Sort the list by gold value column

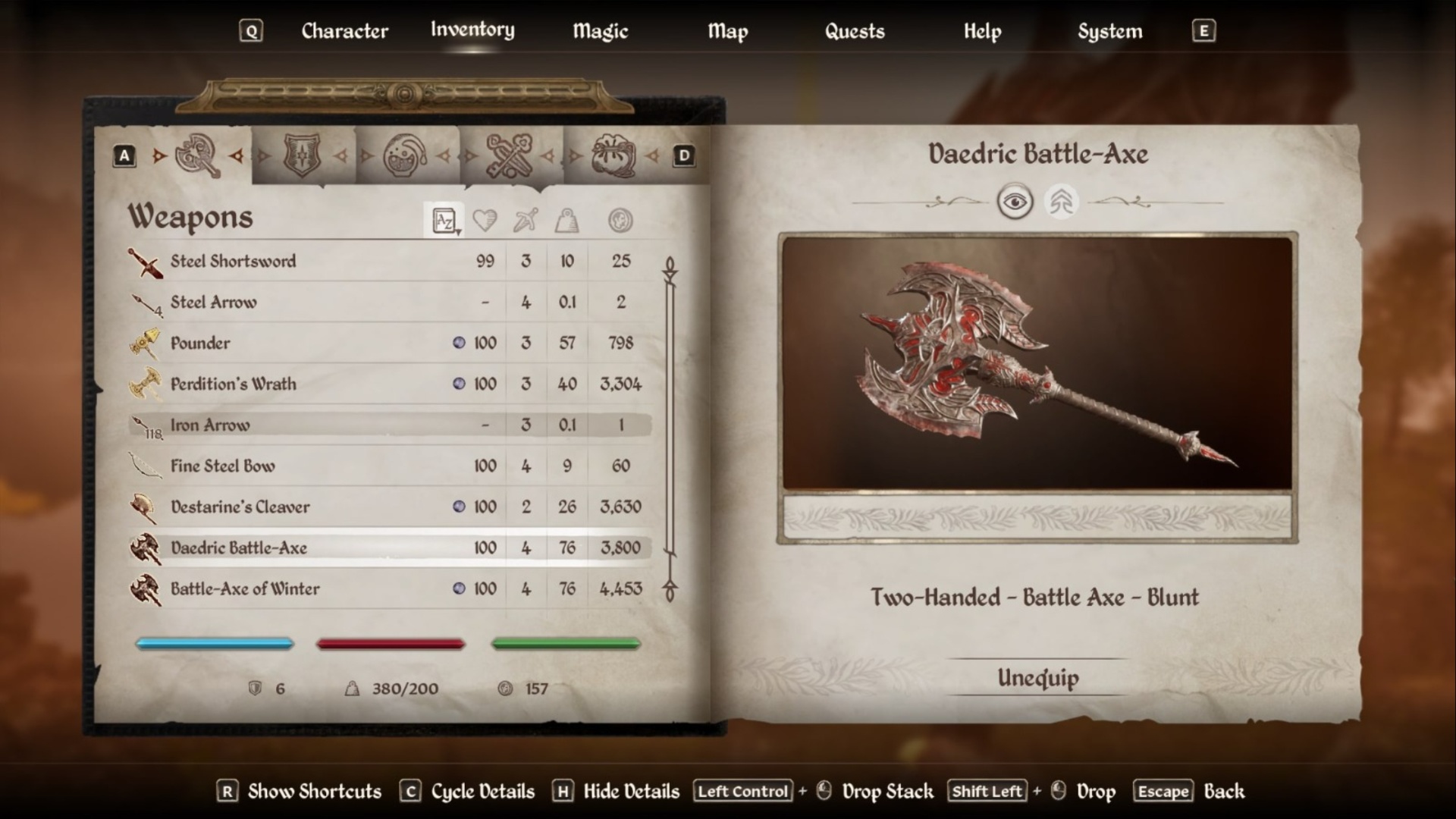pos(620,221)
